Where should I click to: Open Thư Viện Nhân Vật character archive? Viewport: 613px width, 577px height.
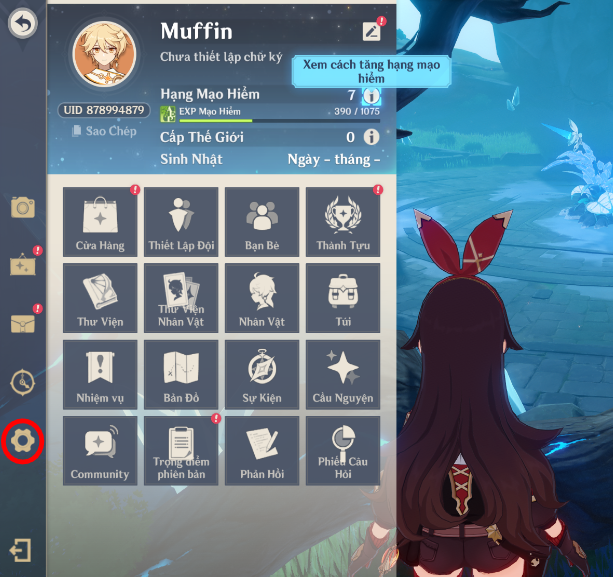[181, 298]
